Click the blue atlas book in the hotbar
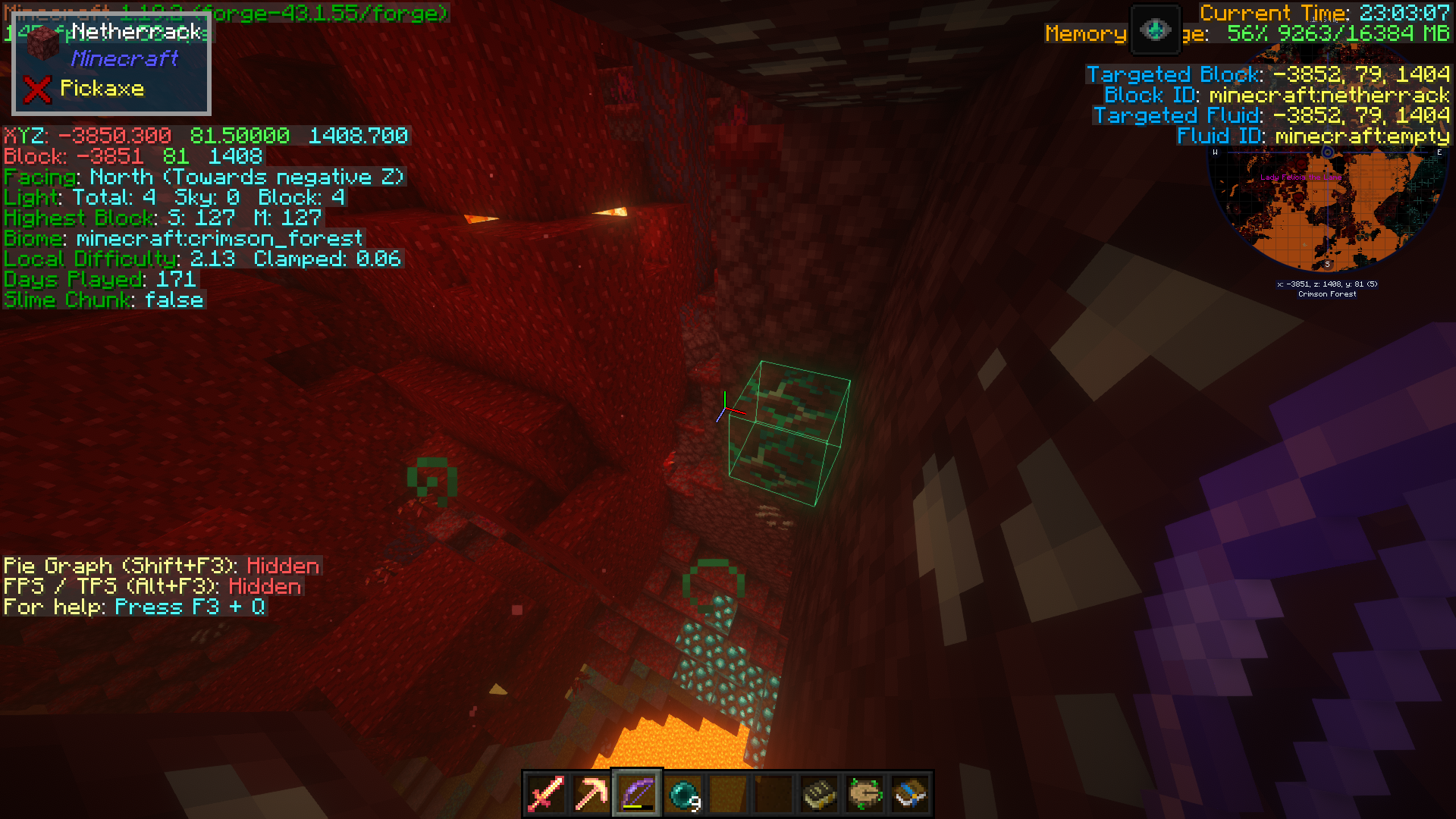Viewport: 1456px width, 819px height. [909, 793]
